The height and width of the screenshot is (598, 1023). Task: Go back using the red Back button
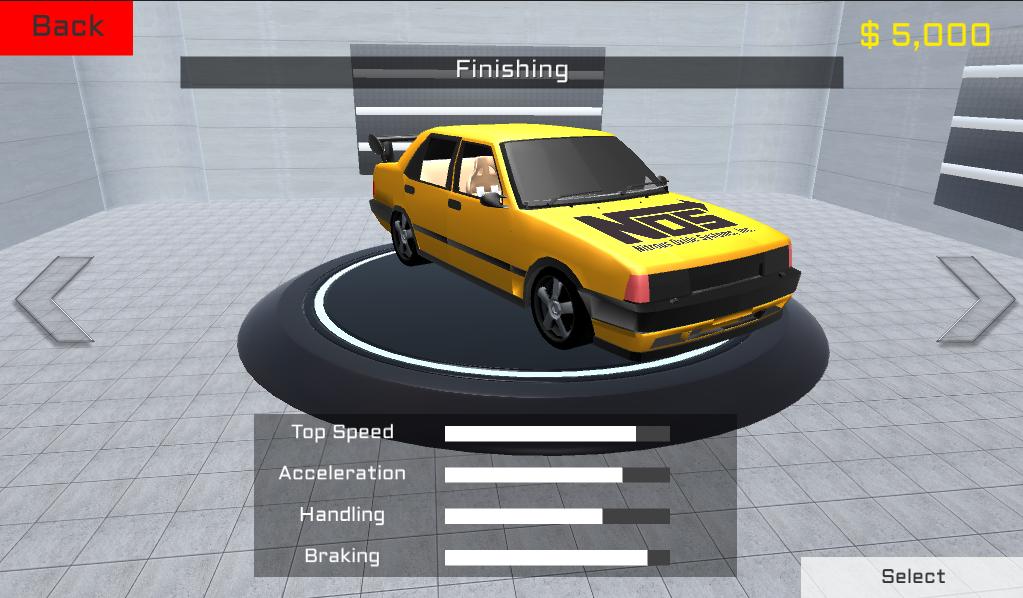[66, 27]
